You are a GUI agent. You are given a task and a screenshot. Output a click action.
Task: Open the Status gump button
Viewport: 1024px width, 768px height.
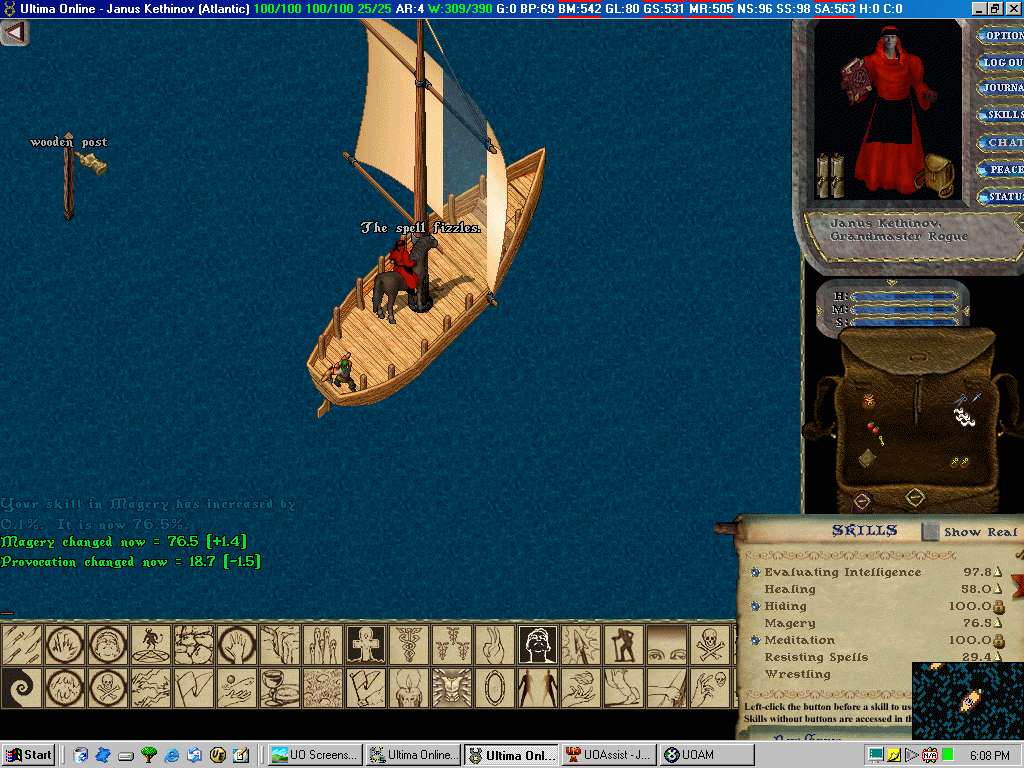click(1001, 196)
